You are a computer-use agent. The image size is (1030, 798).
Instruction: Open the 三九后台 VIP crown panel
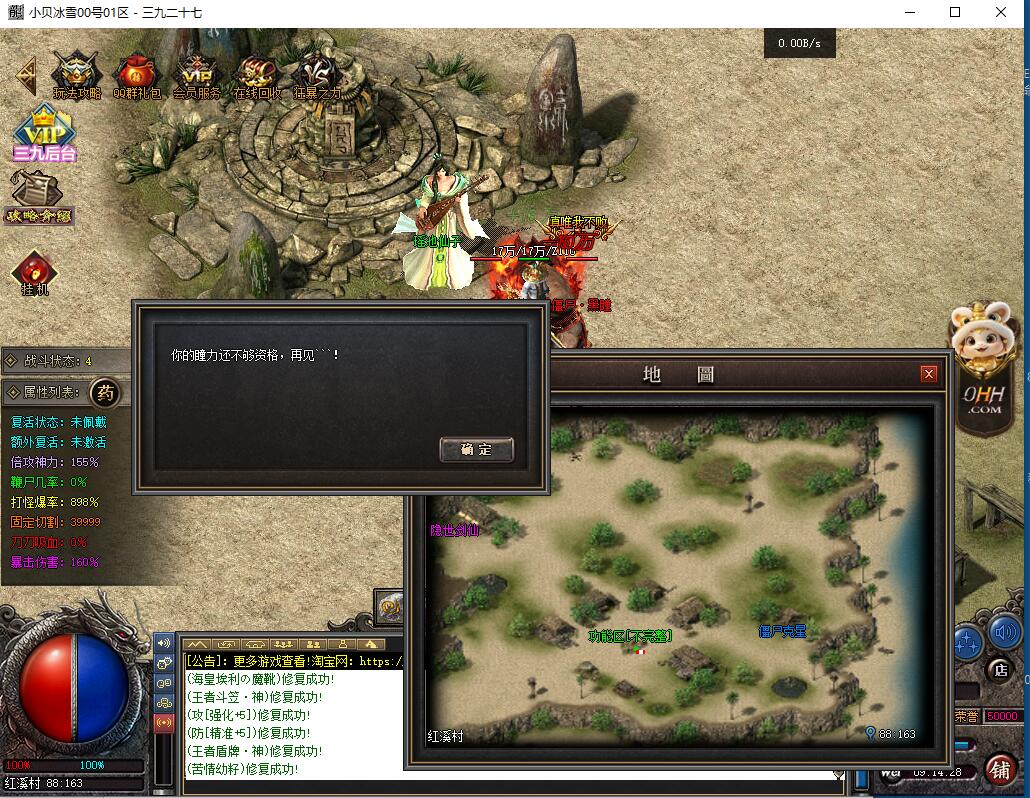[44, 134]
